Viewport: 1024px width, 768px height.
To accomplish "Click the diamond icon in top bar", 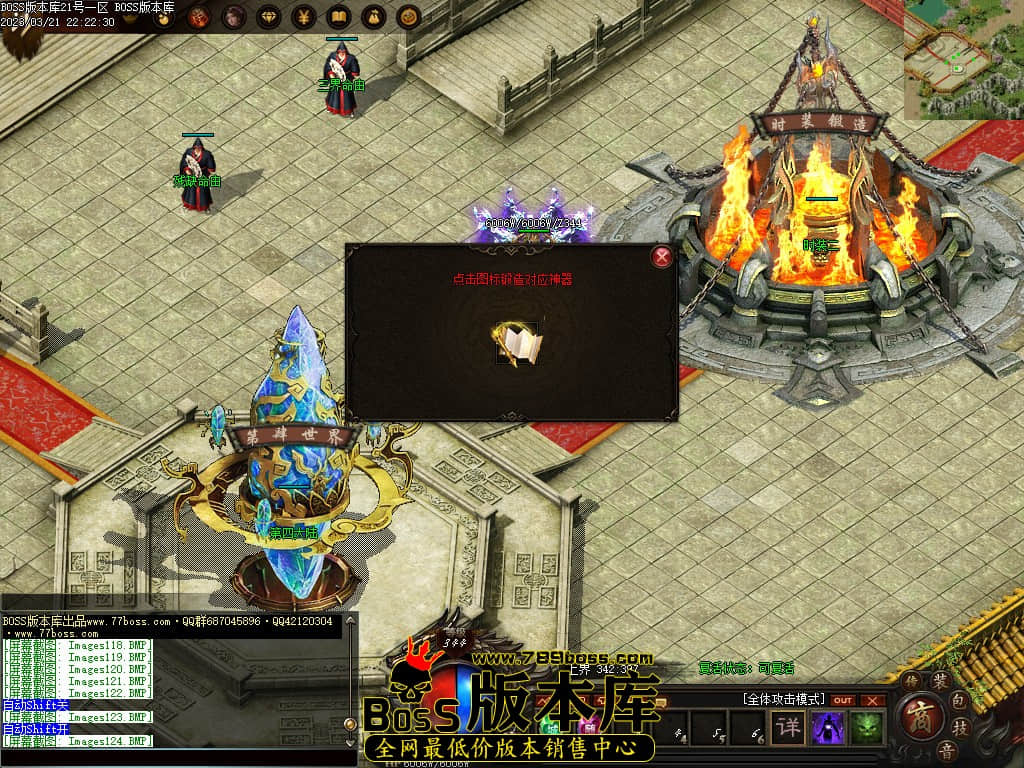I will coord(269,17).
